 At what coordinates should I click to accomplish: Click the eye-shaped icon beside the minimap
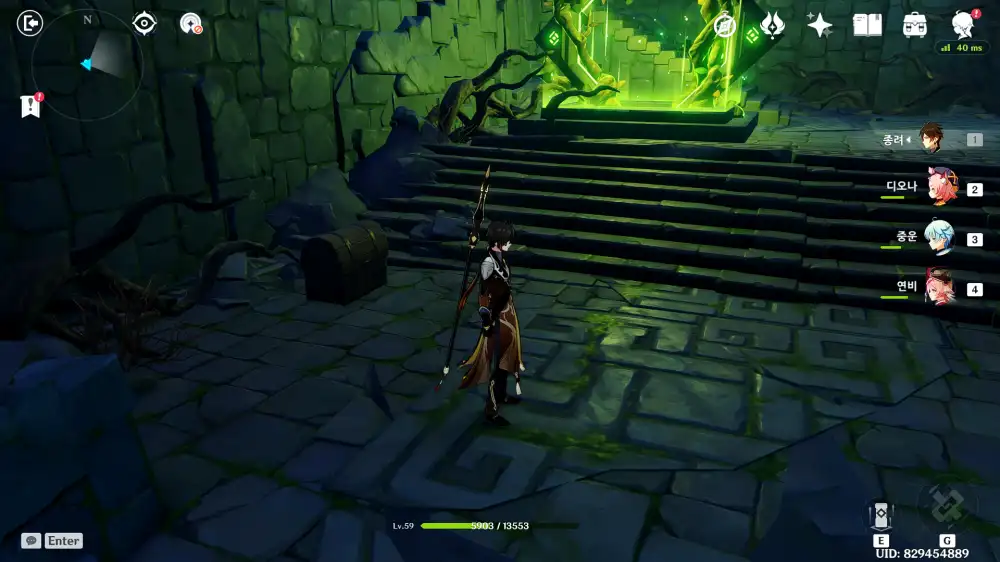(145, 23)
